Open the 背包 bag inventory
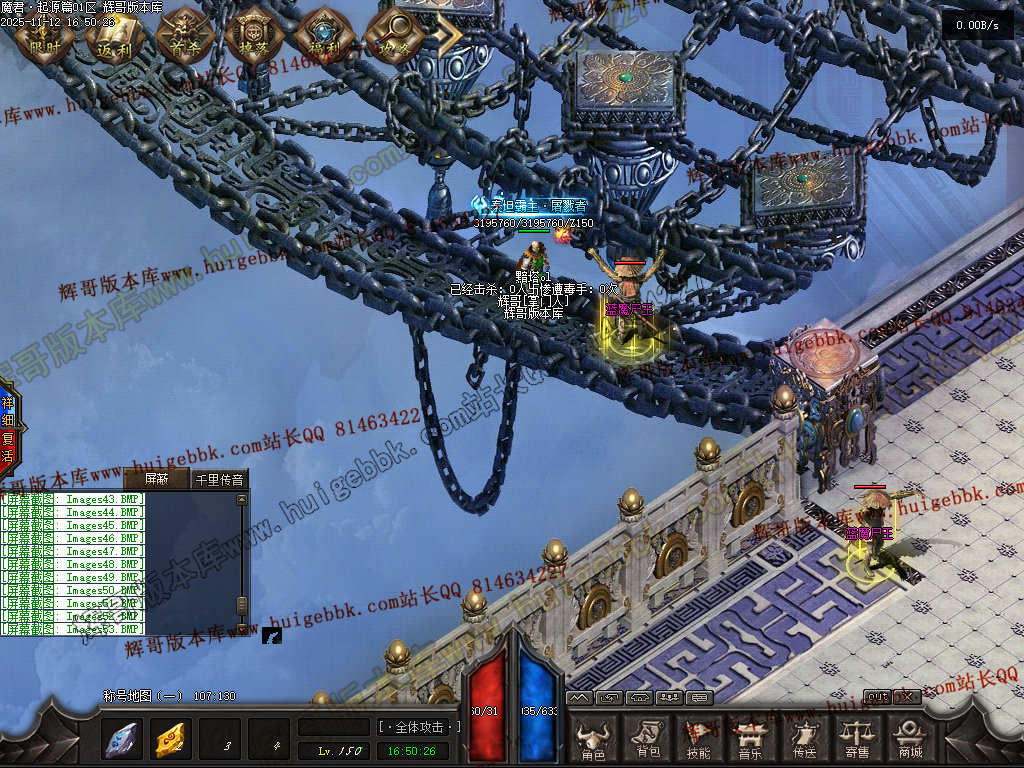1024x768 pixels. 647,740
